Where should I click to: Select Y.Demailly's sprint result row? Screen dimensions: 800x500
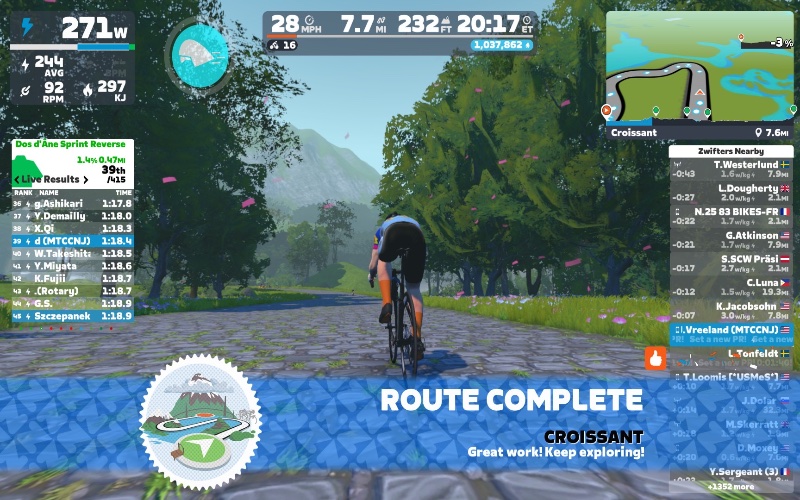[x=73, y=215]
